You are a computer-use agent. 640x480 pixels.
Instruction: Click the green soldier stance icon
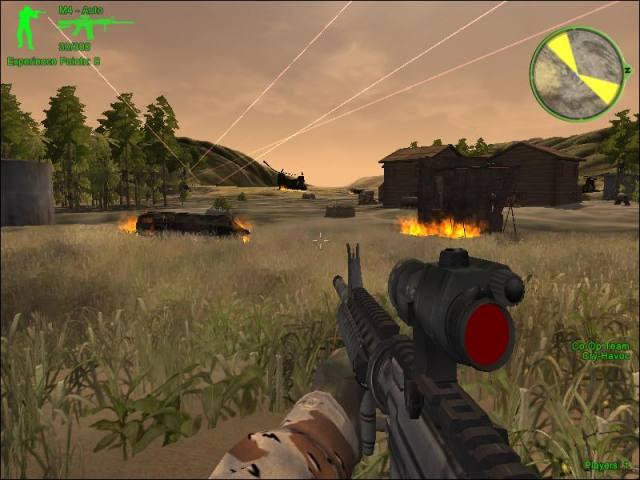(30, 27)
